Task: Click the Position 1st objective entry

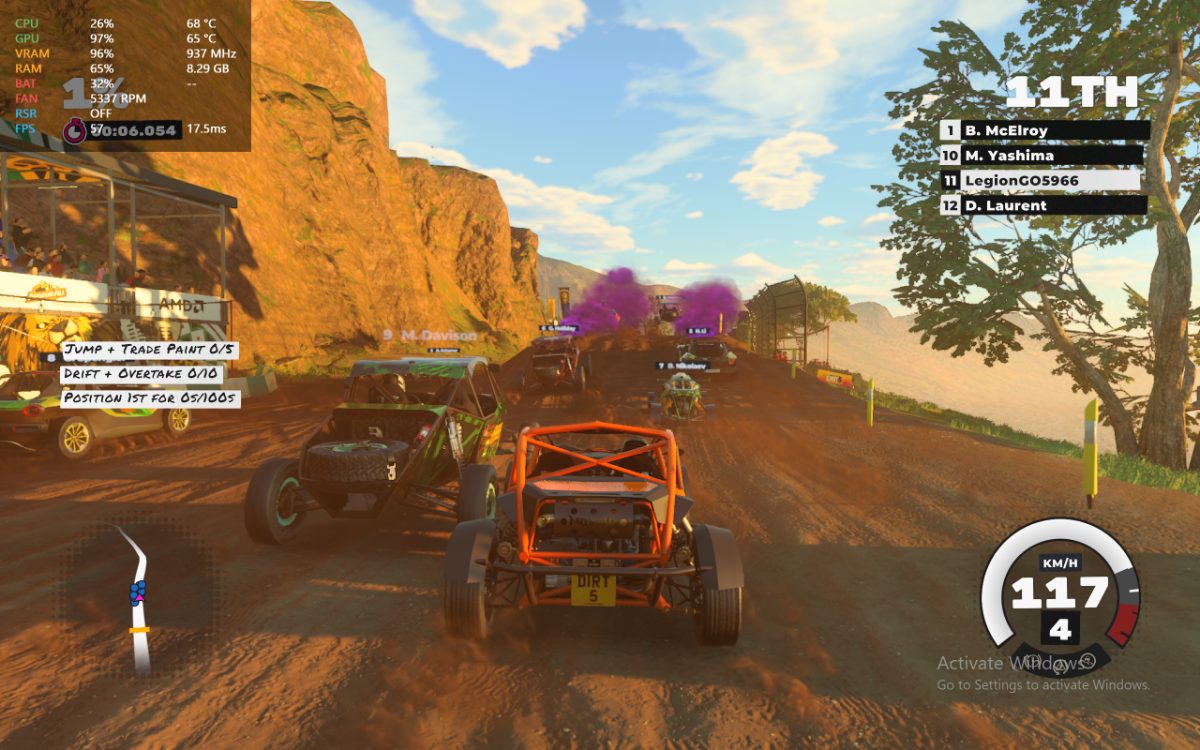Action: click(150, 398)
